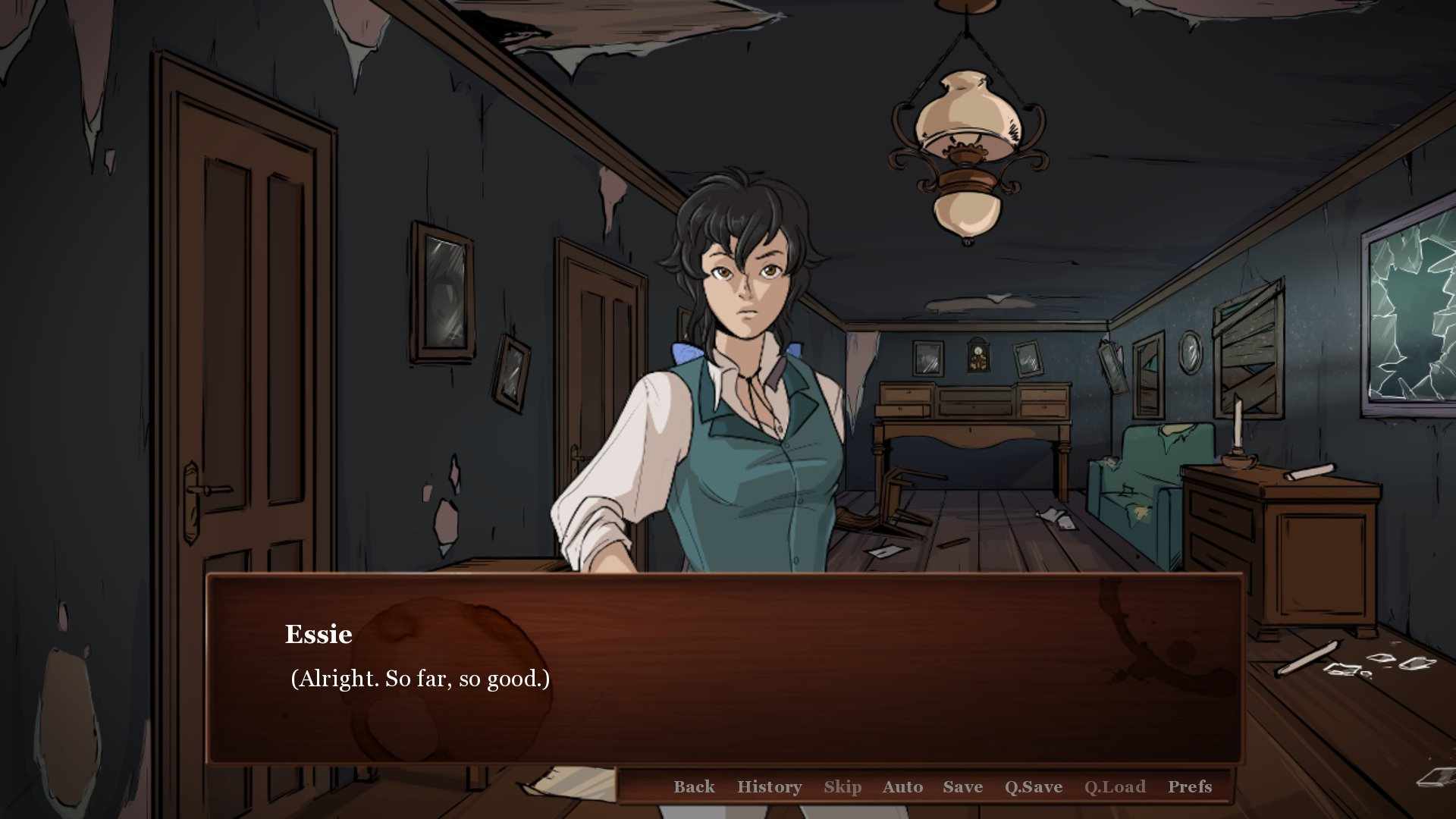The image size is (1456, 819).
Task: Click Back in the quick menu
Action: 694,786
